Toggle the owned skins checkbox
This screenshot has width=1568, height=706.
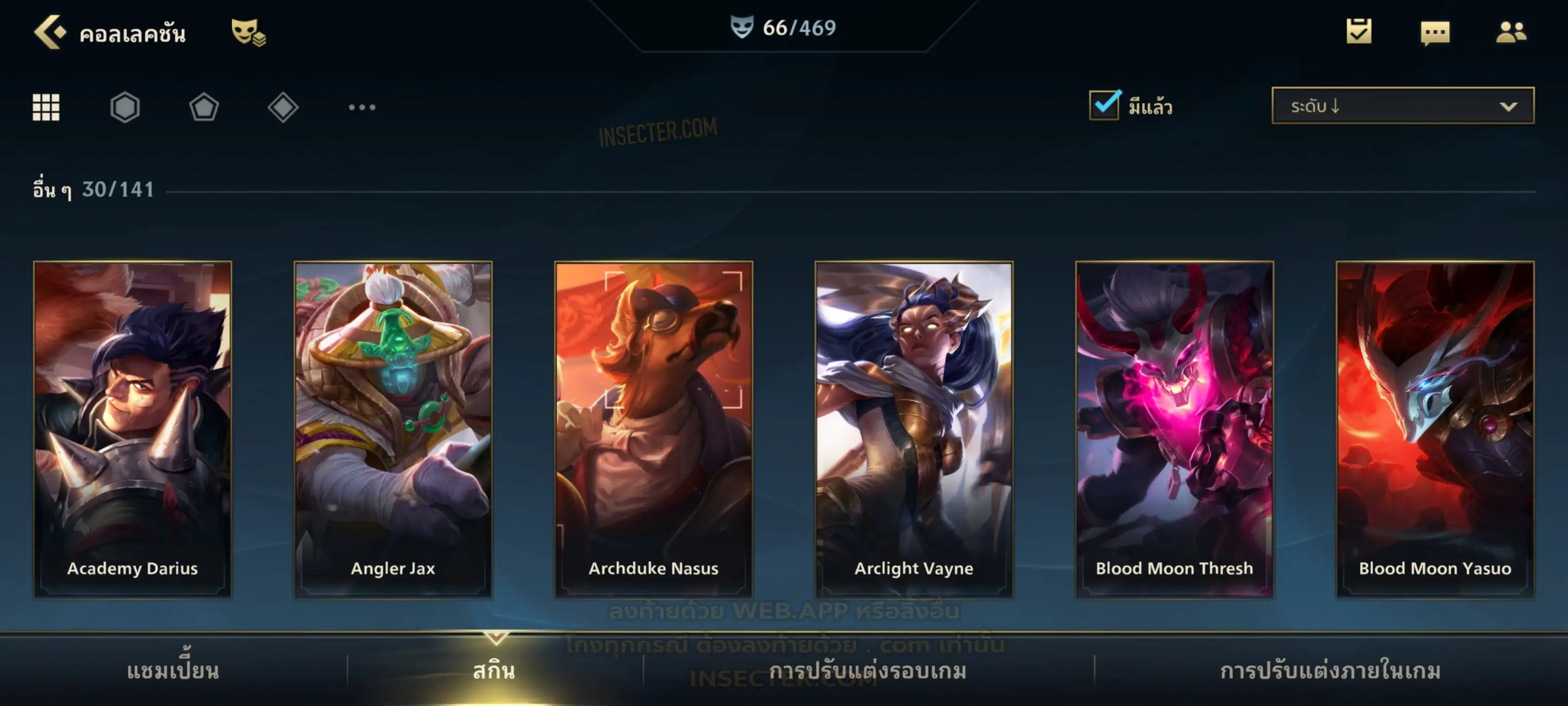1104,105
